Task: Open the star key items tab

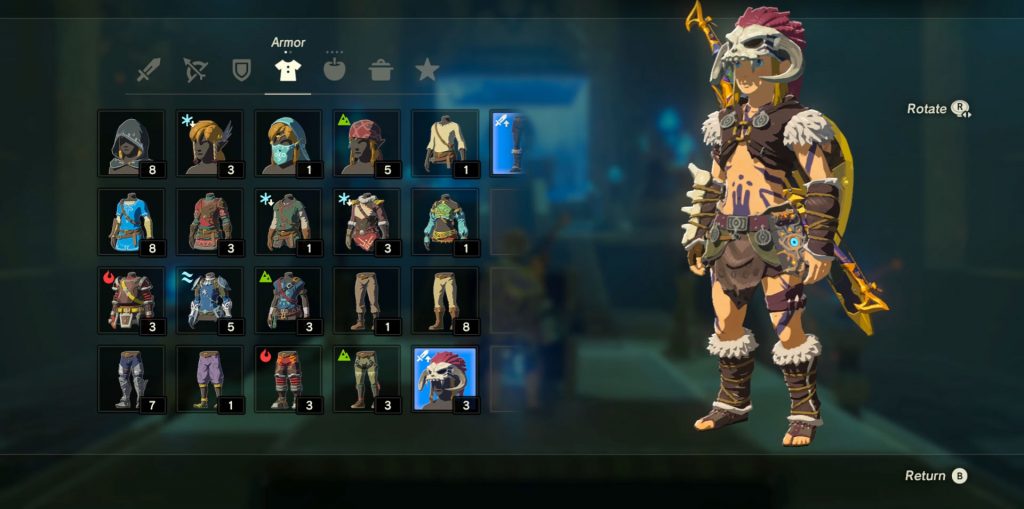Action: [427, 70]
